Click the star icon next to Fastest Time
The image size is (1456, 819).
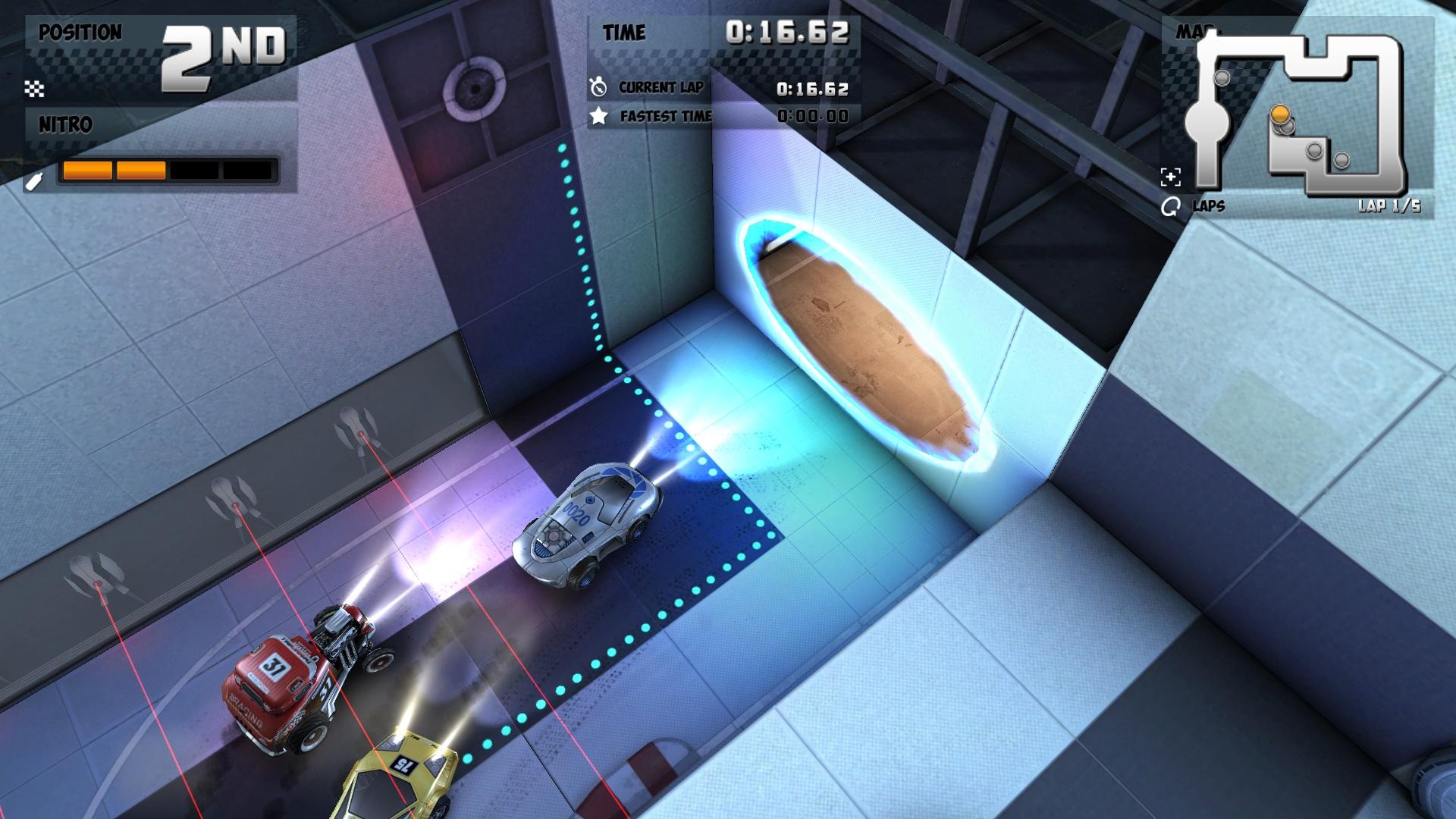pos(600,116)
